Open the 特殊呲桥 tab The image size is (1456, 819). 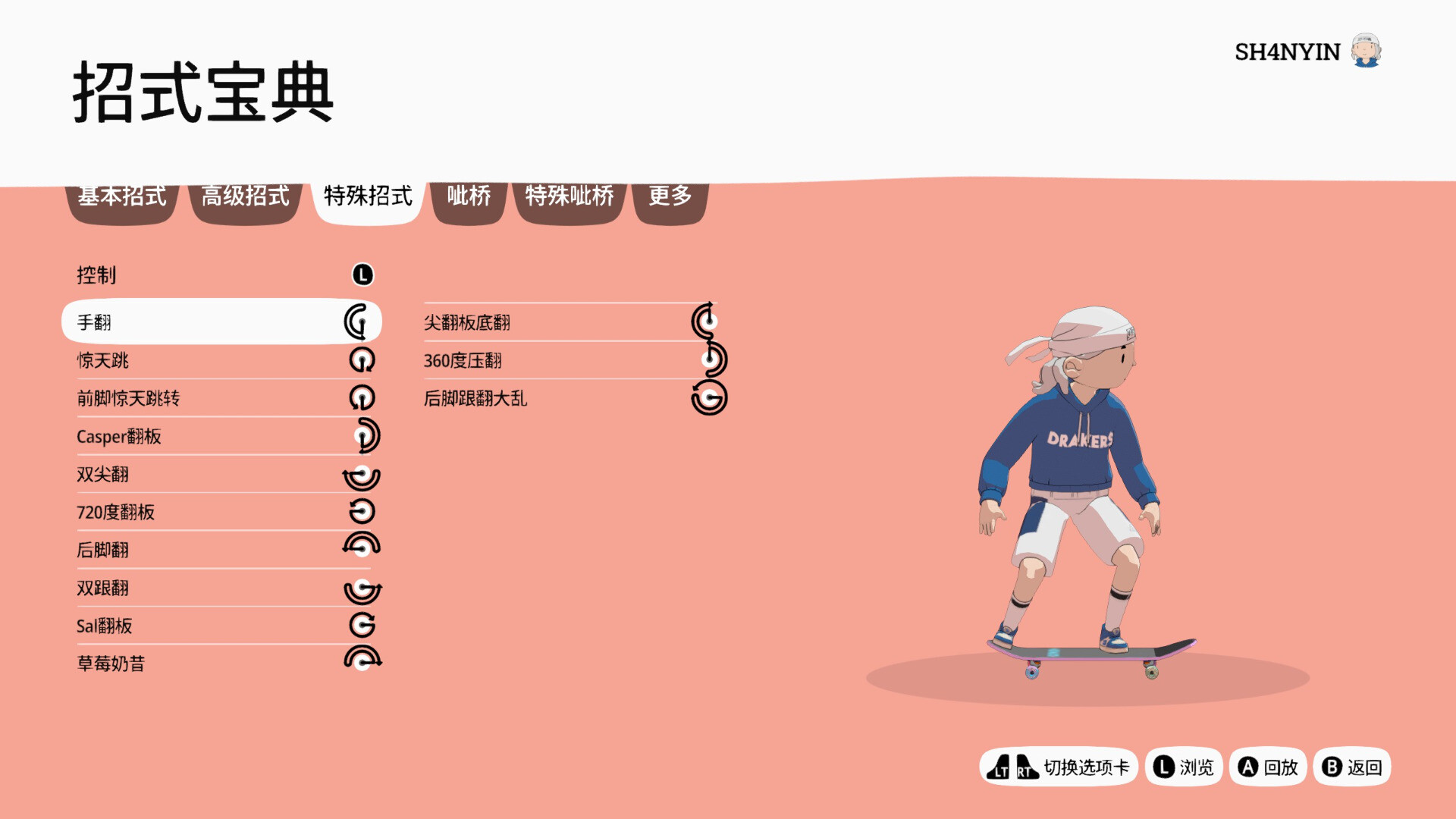coord(570,197)
